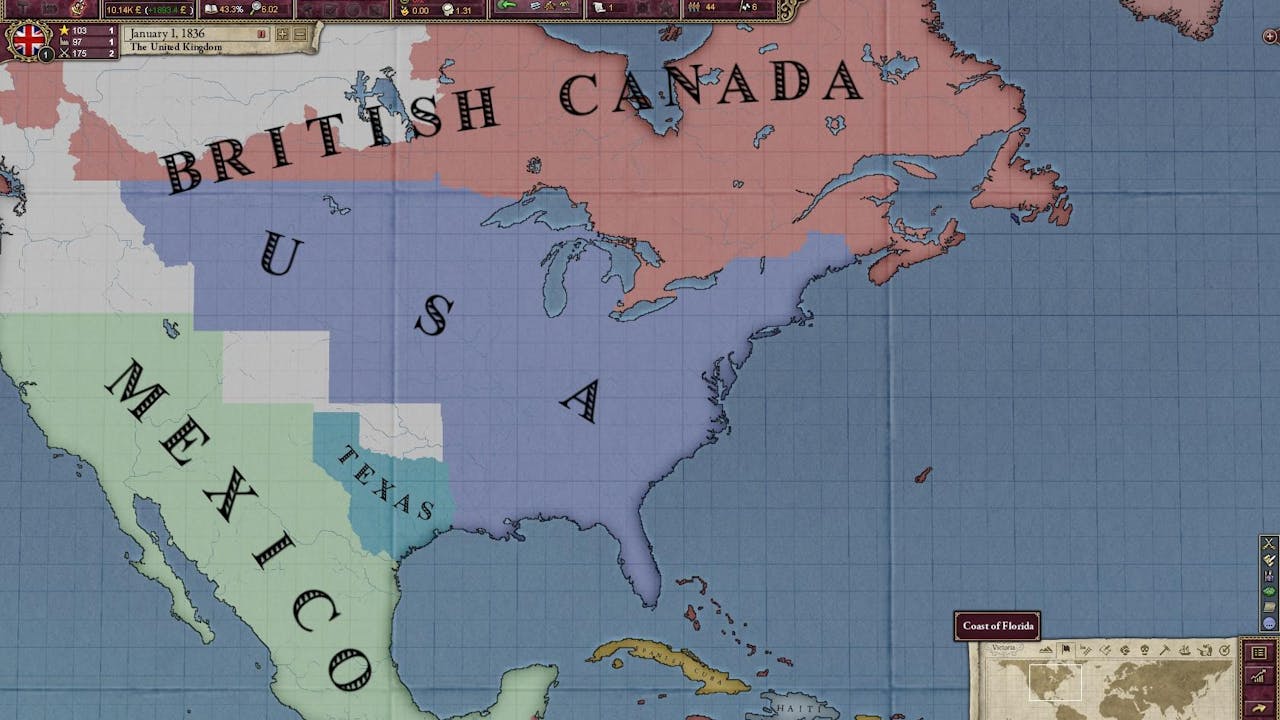This screenshot has width=1280, height=720.
Task: Click the infrastructure mapmode hammer icon
Action: [x=1164, y=650]
